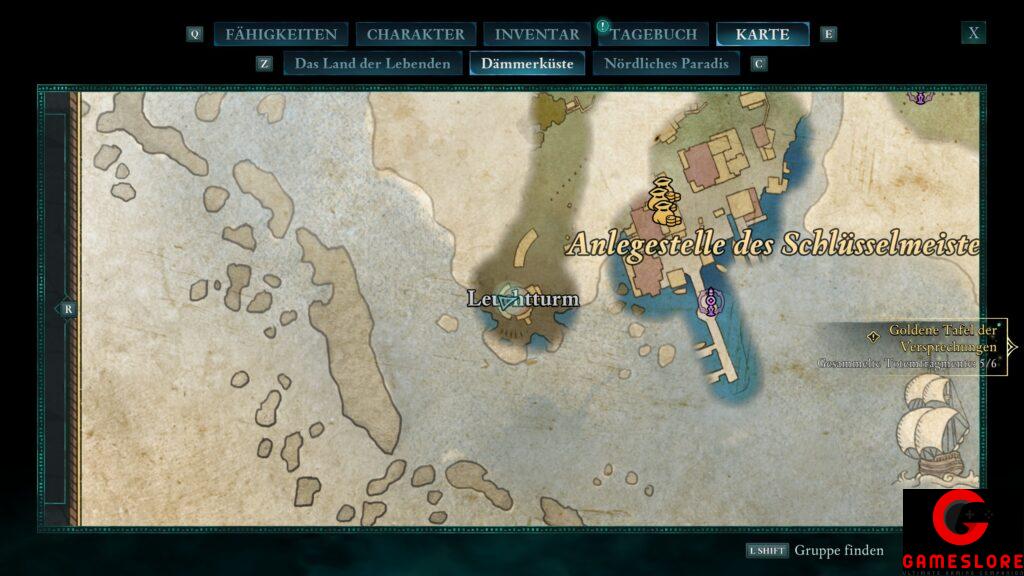
Task: Click the golden merchant icons in town
Action: click(661, 200)
